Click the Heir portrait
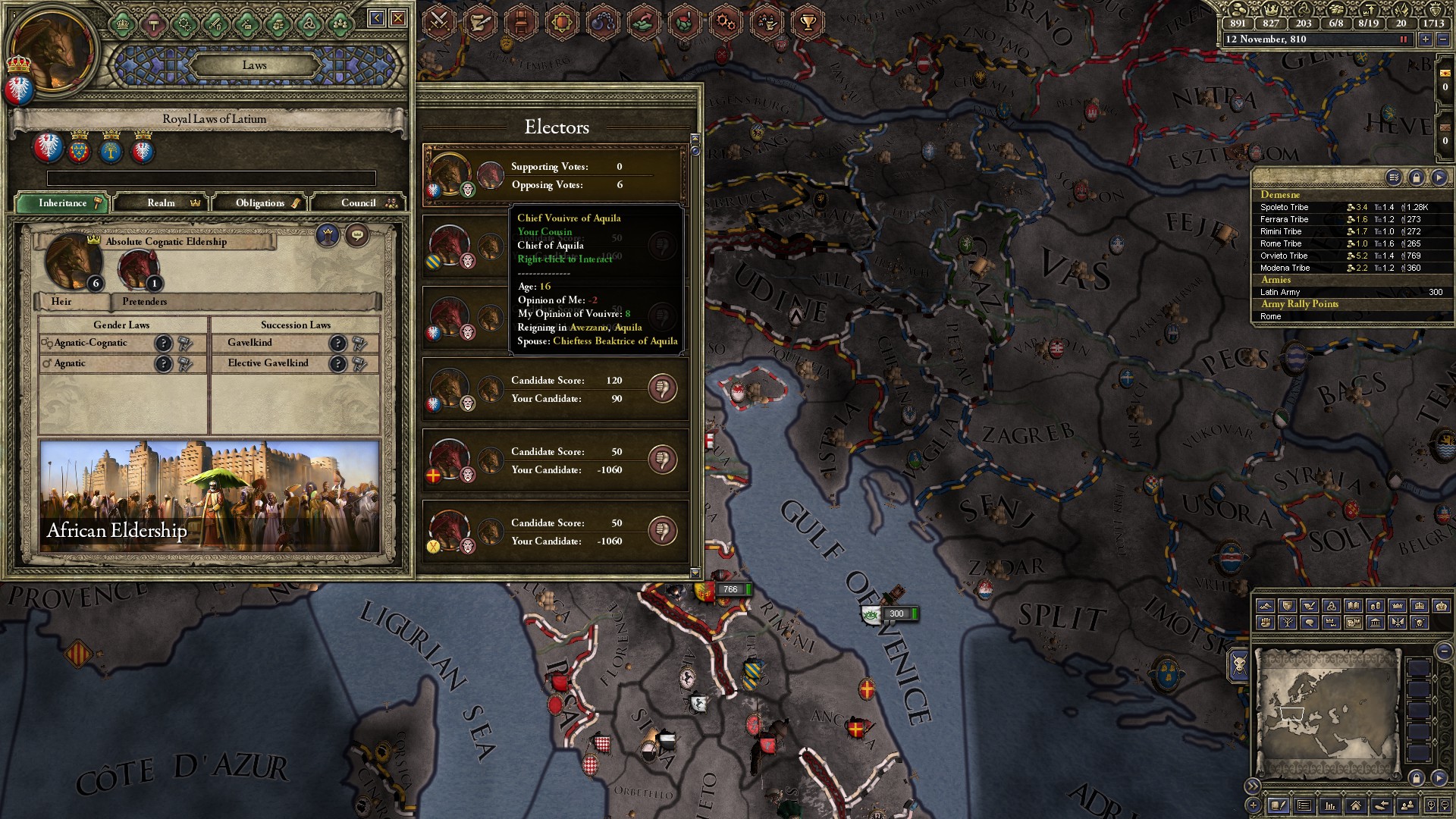This screenshot has height=819, width=1456. coord(71,262)
